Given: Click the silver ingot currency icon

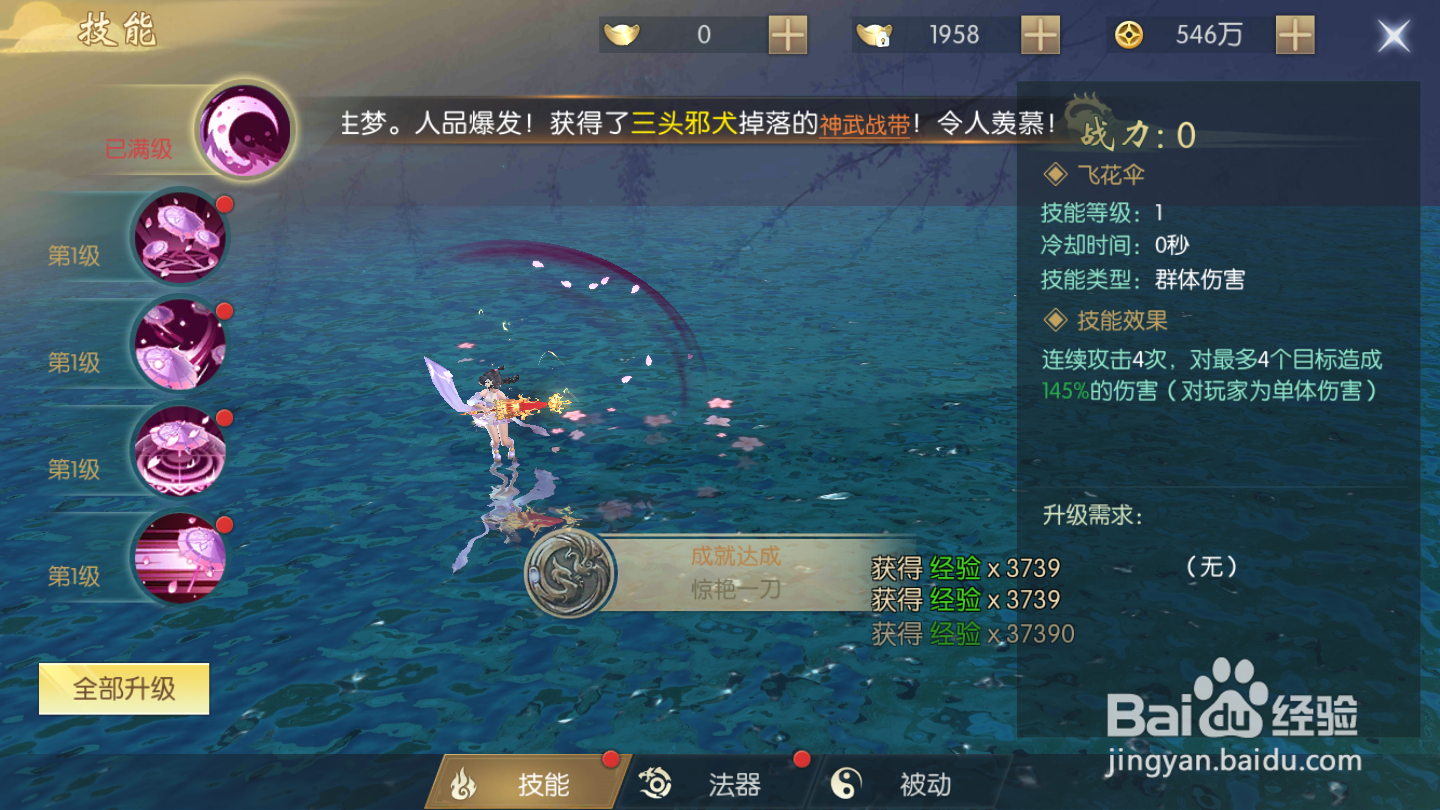Looking at the screenshot, I should 872,34.
